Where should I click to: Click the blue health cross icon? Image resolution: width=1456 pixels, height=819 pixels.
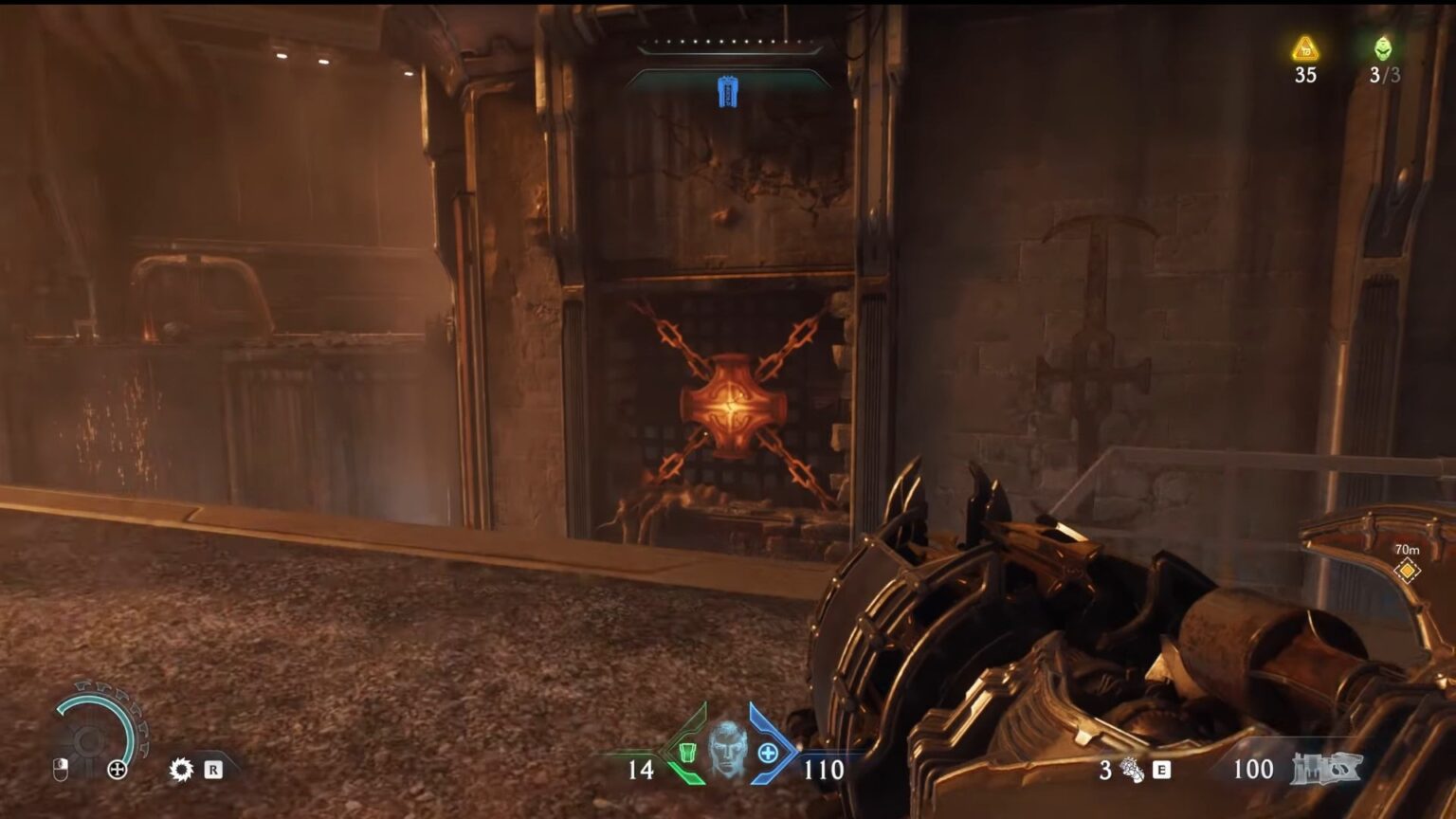coord(768,752)
